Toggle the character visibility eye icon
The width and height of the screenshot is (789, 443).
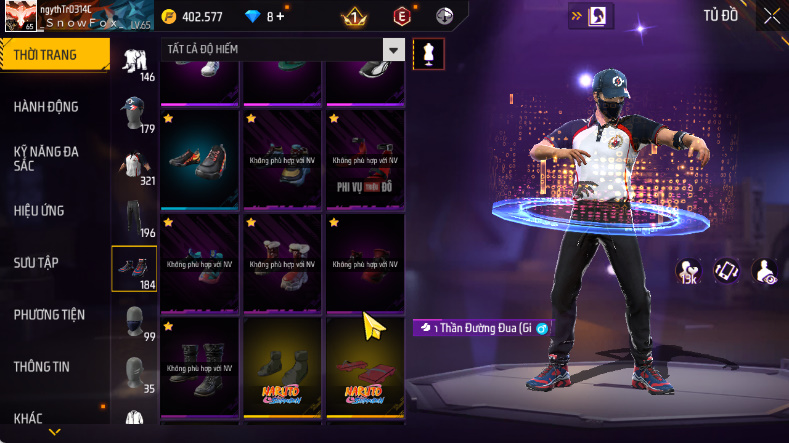765,271
